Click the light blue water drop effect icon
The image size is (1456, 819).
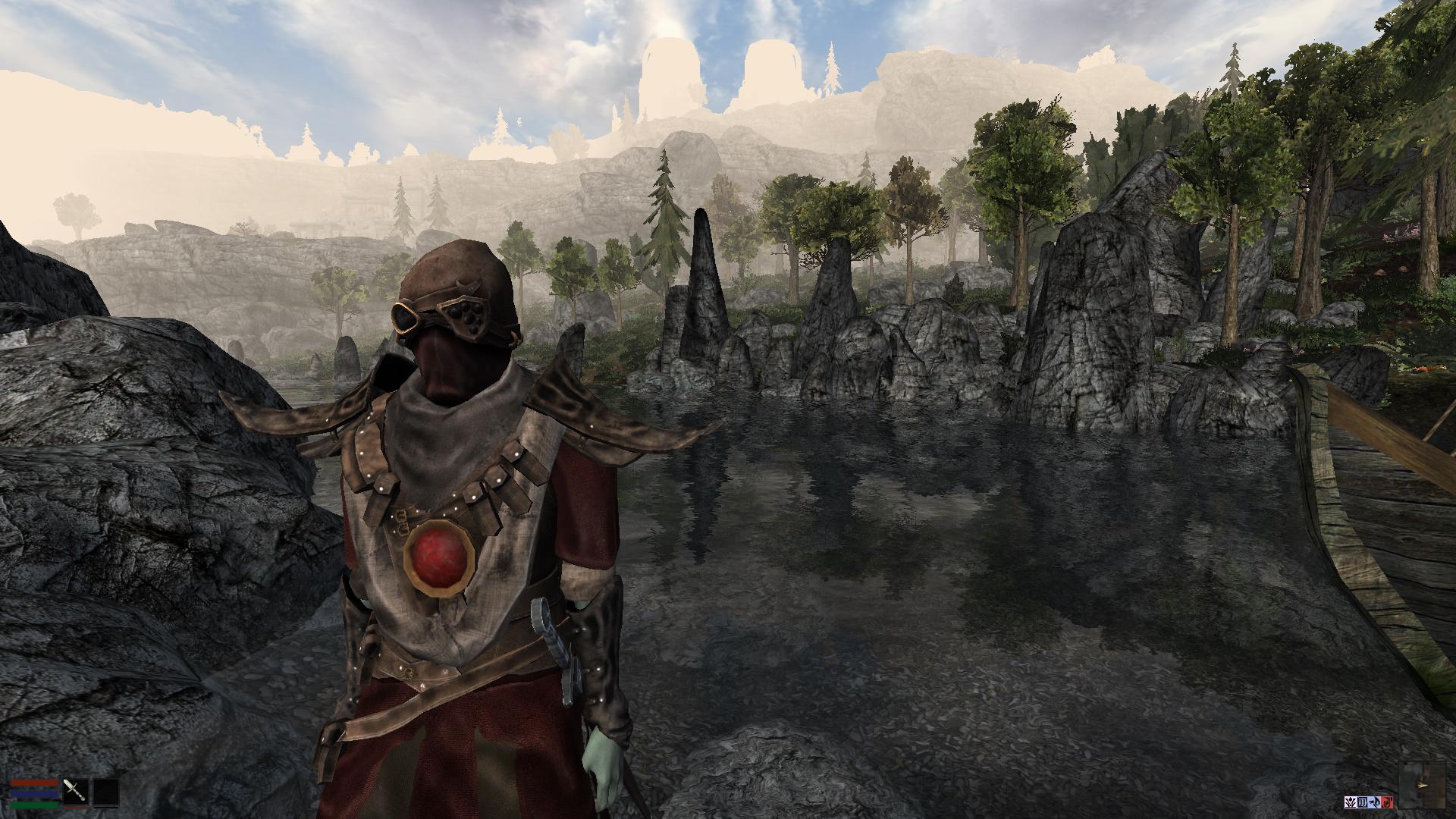[x=1374, y=801]
